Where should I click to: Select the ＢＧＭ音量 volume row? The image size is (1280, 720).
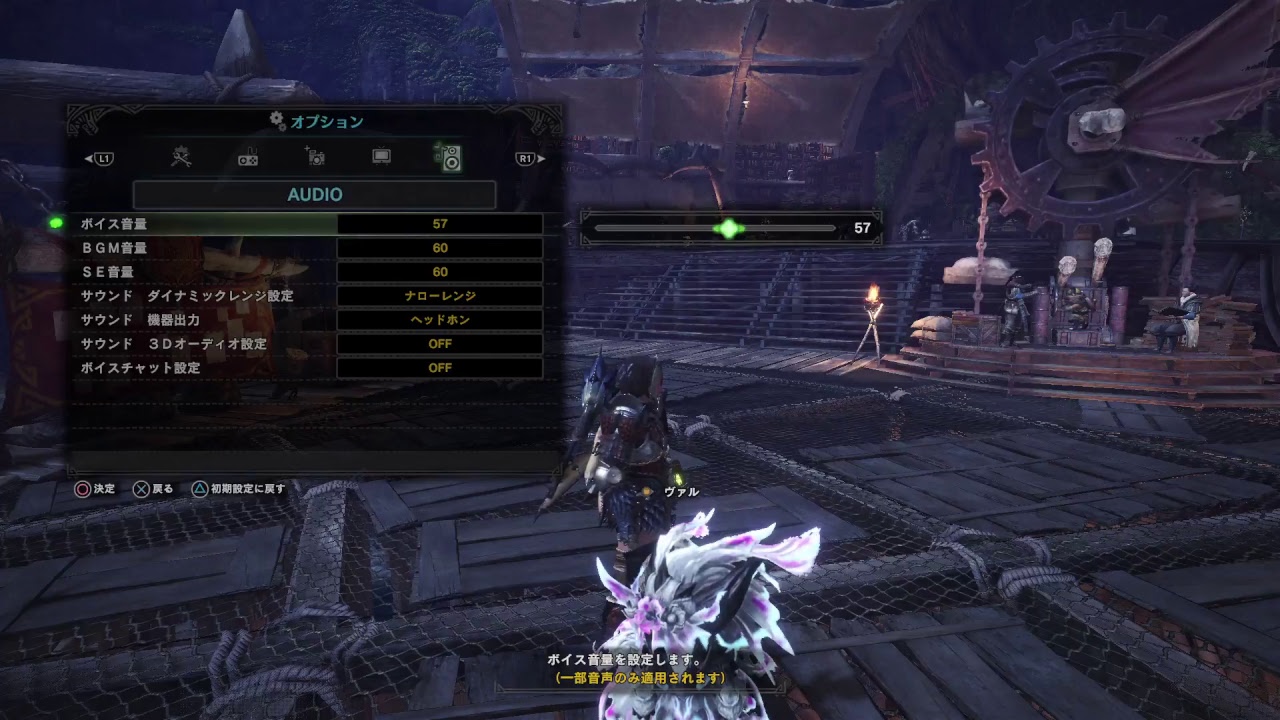click(200, 247)
